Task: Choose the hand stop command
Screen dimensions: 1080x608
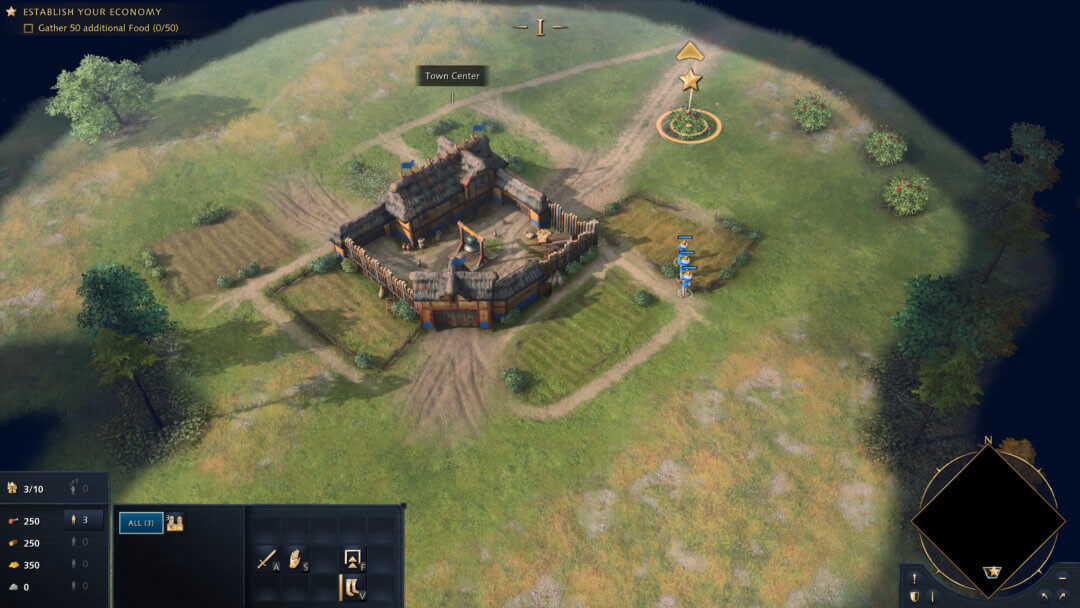Action: pos(296,558)
